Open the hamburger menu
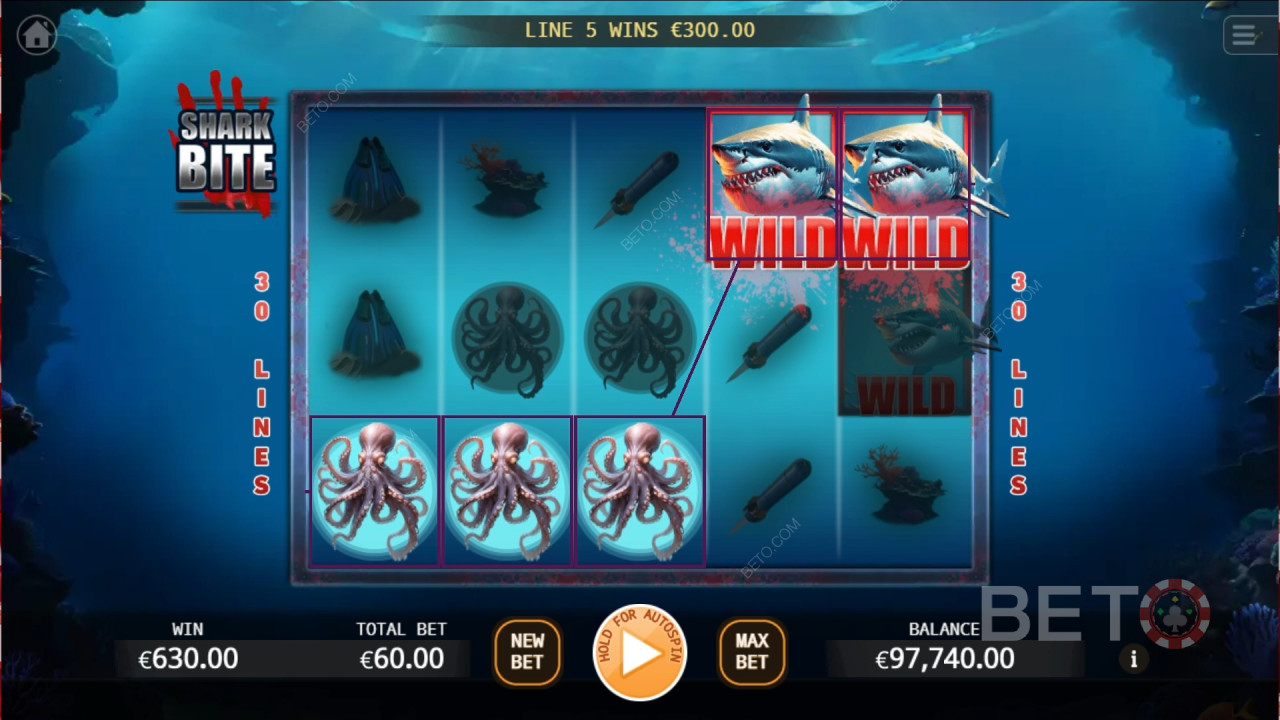1280x720 pixels. (1244, 36)
